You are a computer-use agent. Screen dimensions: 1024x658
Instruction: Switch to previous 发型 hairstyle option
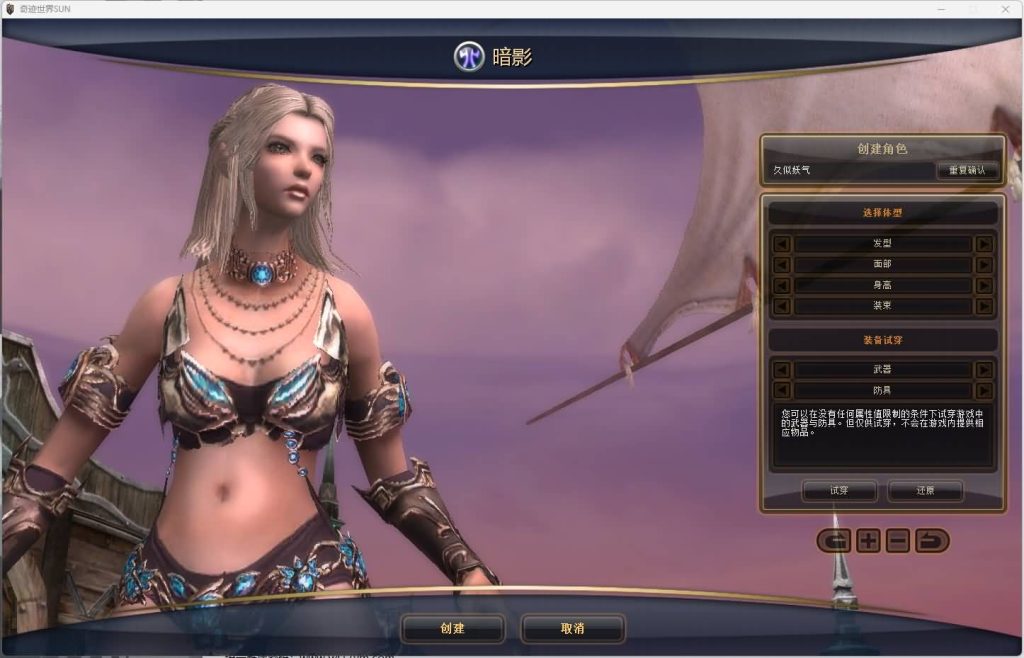click(782, 244)
